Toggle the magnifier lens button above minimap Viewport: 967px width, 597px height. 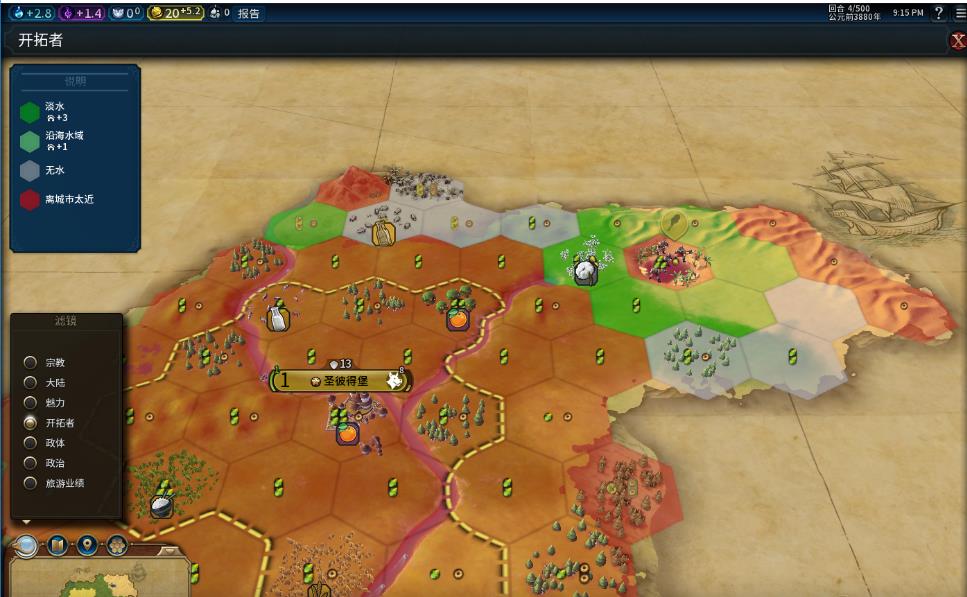coord(27,545)
